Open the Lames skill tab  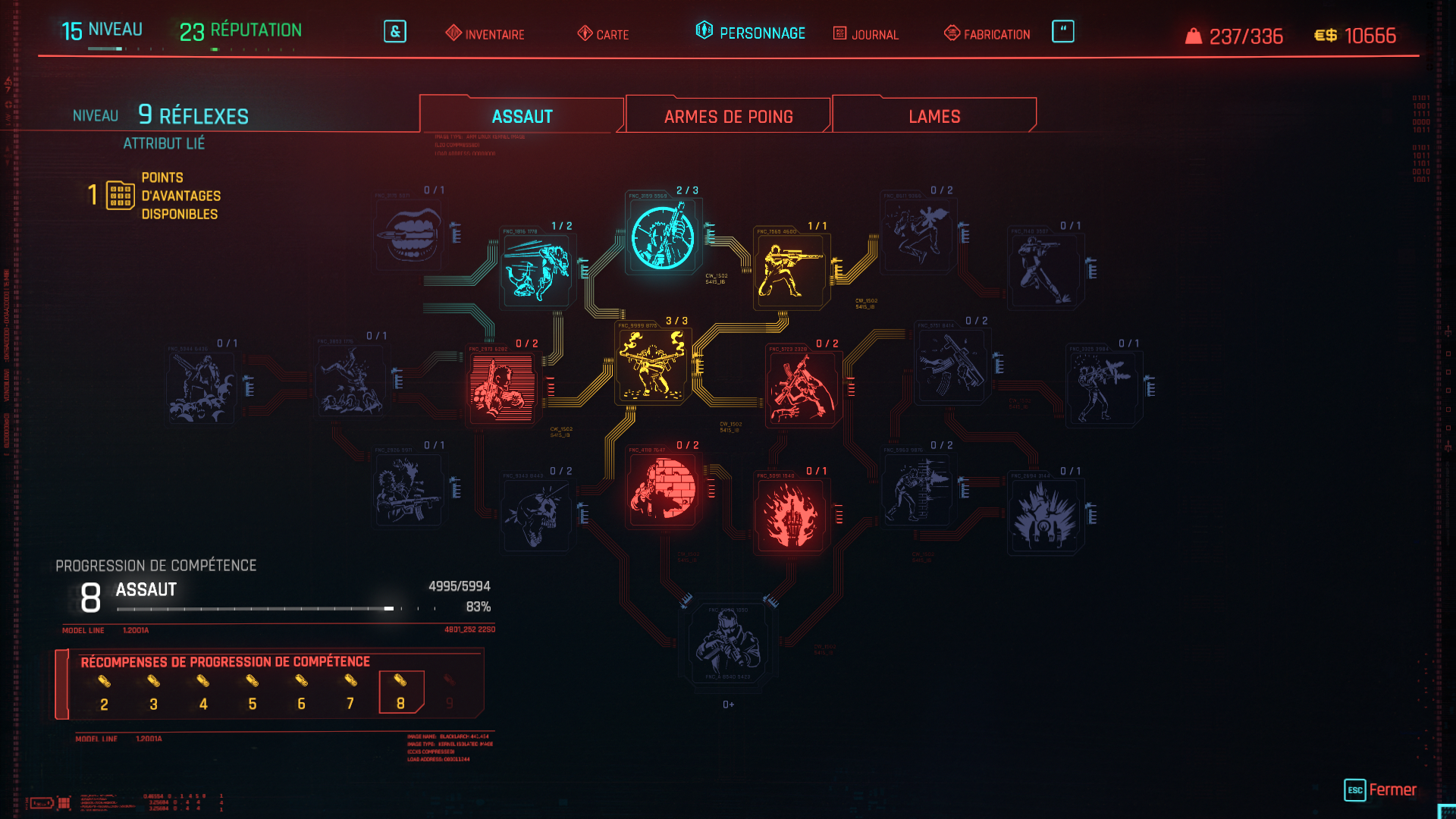point(934,116)
